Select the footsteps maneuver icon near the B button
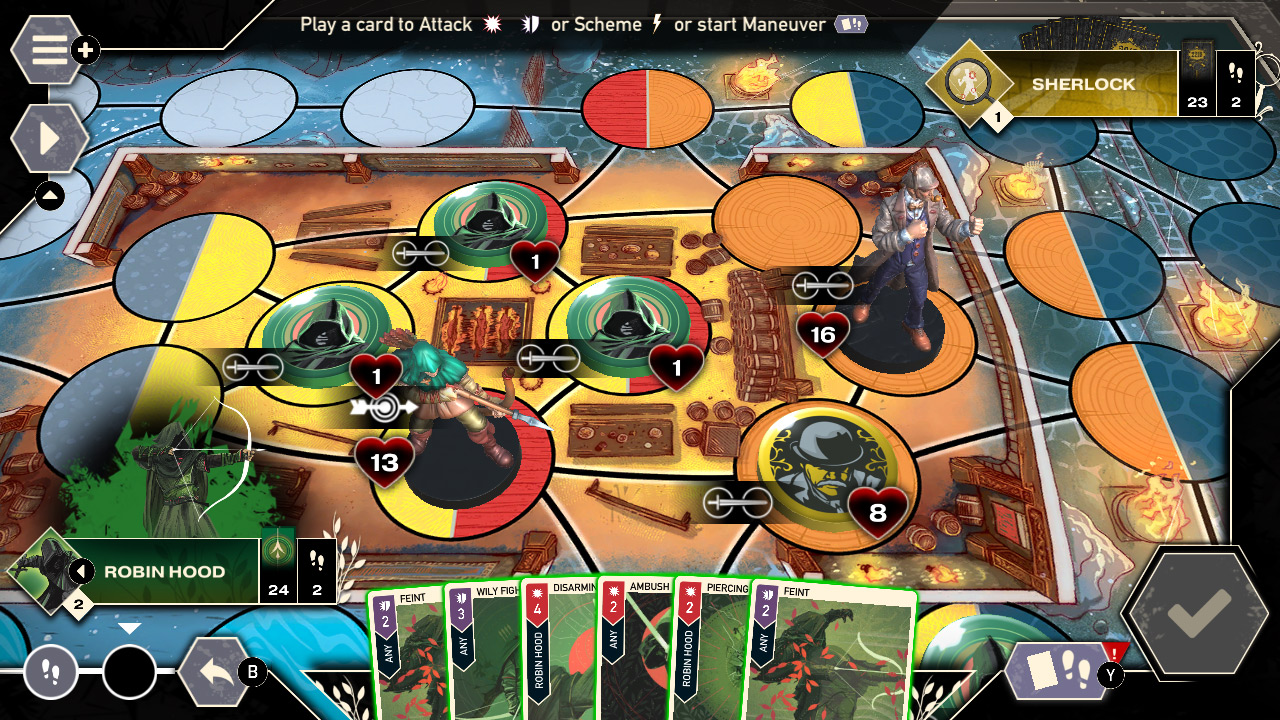The height and width of the screenshot is (720, 1280). coord(48,674)
